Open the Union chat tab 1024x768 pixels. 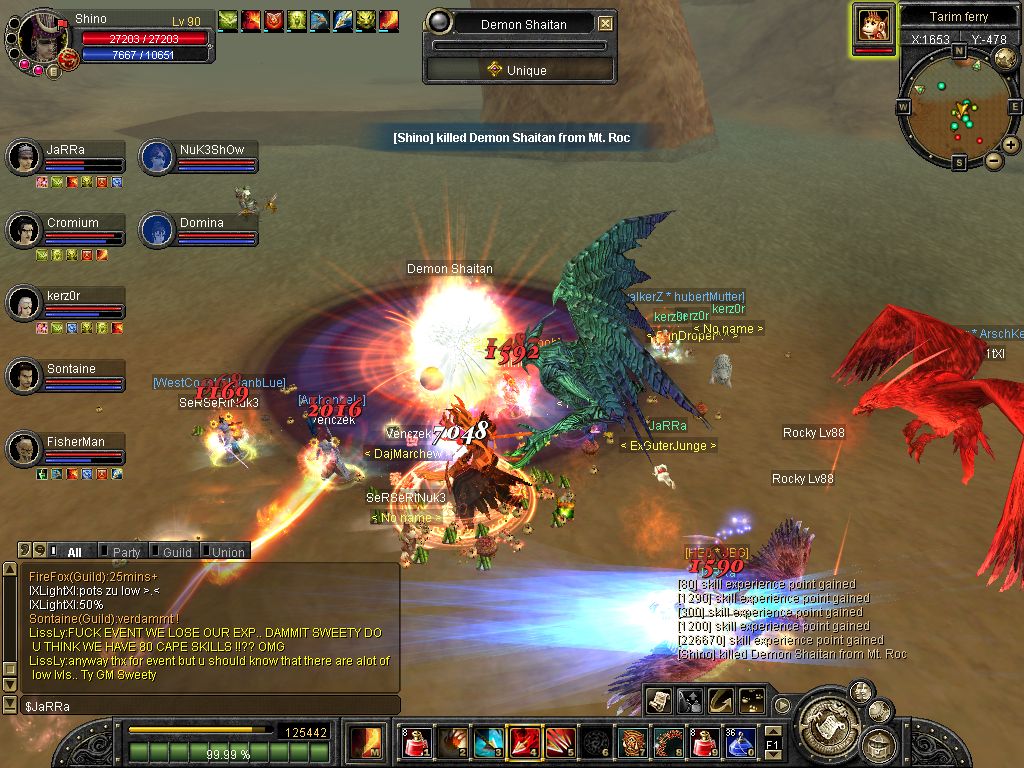(227, 552)
